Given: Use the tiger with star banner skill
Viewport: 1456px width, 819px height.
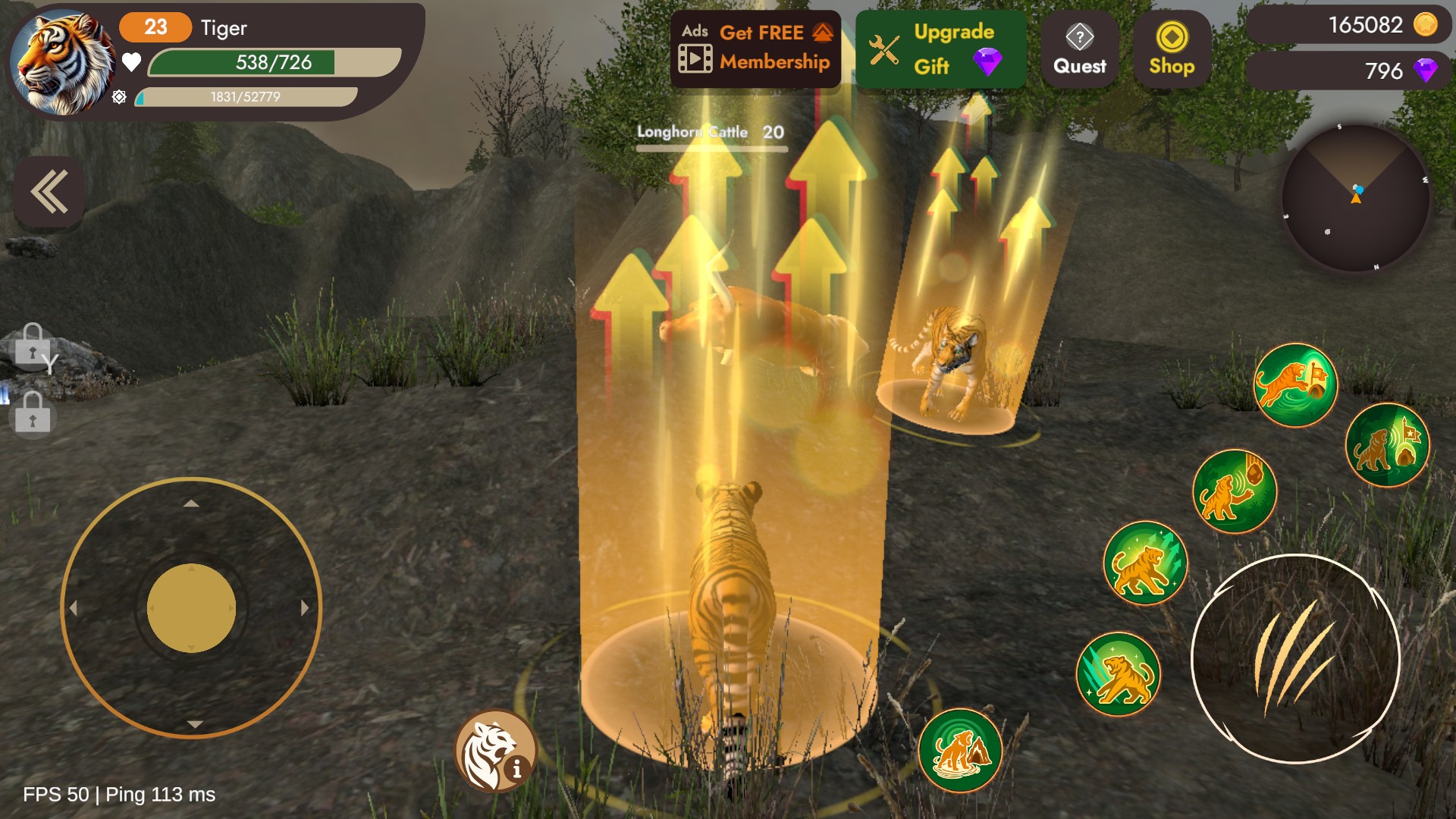Looking at the screenshot, I should (x=1387, y=445).
